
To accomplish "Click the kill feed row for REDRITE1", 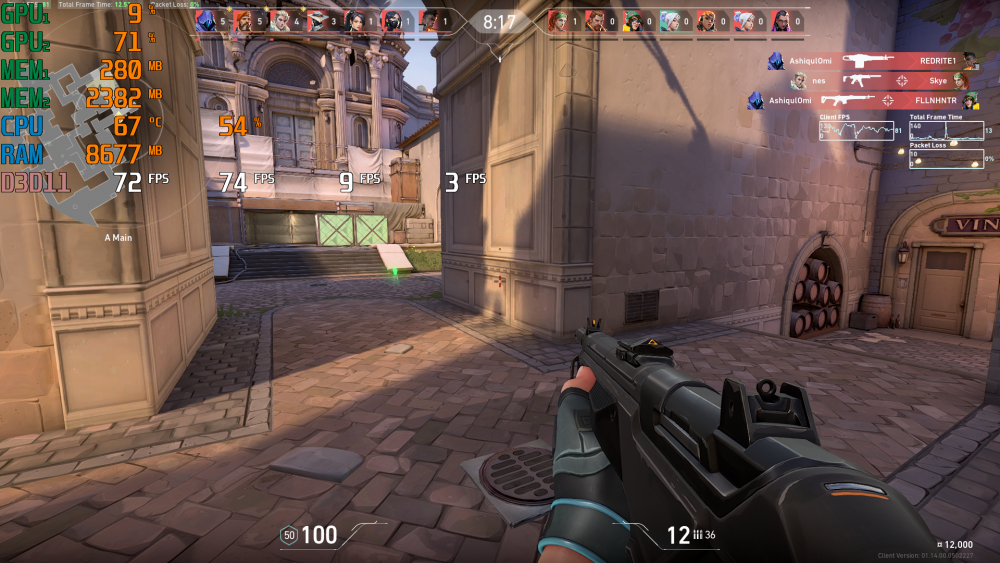I will (872, 61).
